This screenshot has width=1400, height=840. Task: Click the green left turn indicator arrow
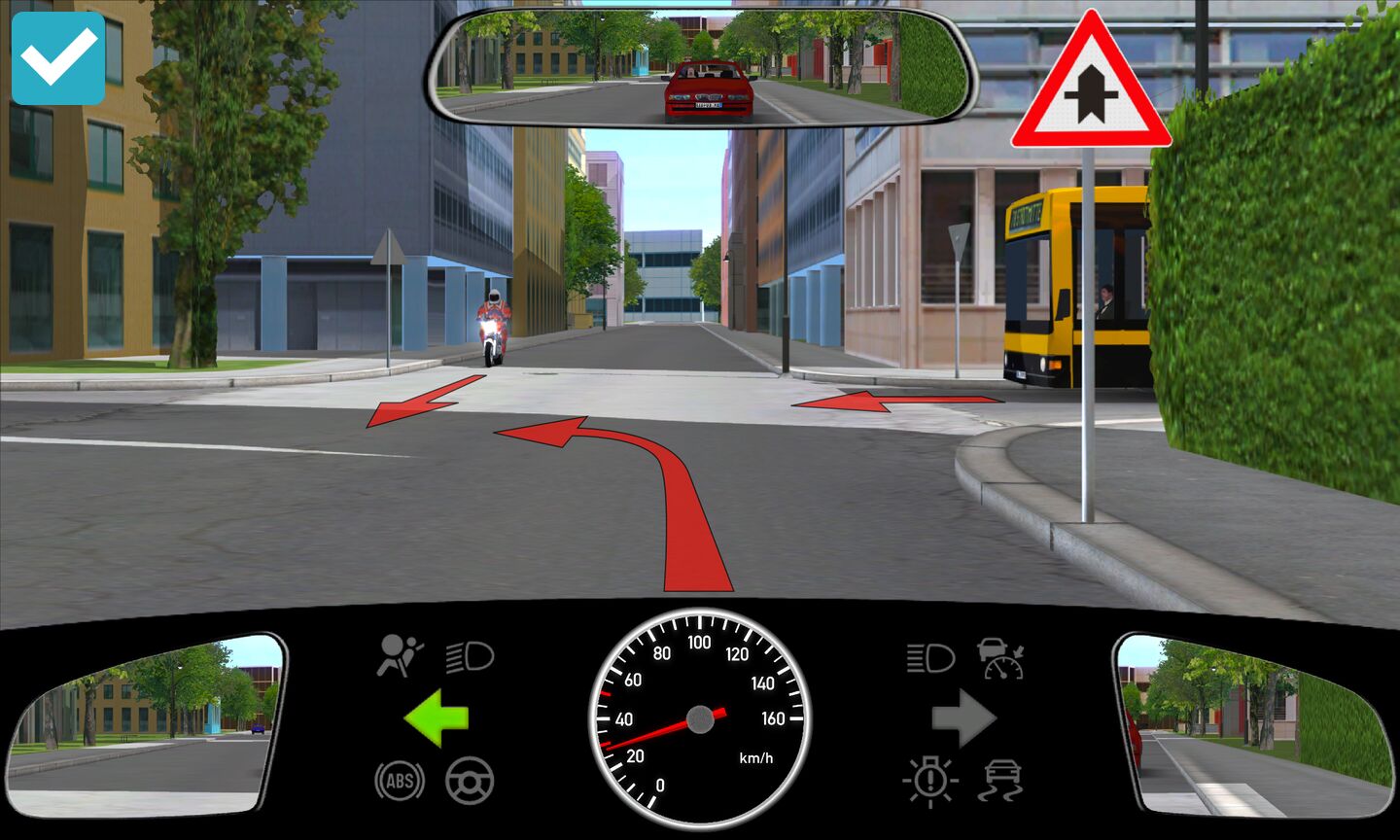click(437, 718)
